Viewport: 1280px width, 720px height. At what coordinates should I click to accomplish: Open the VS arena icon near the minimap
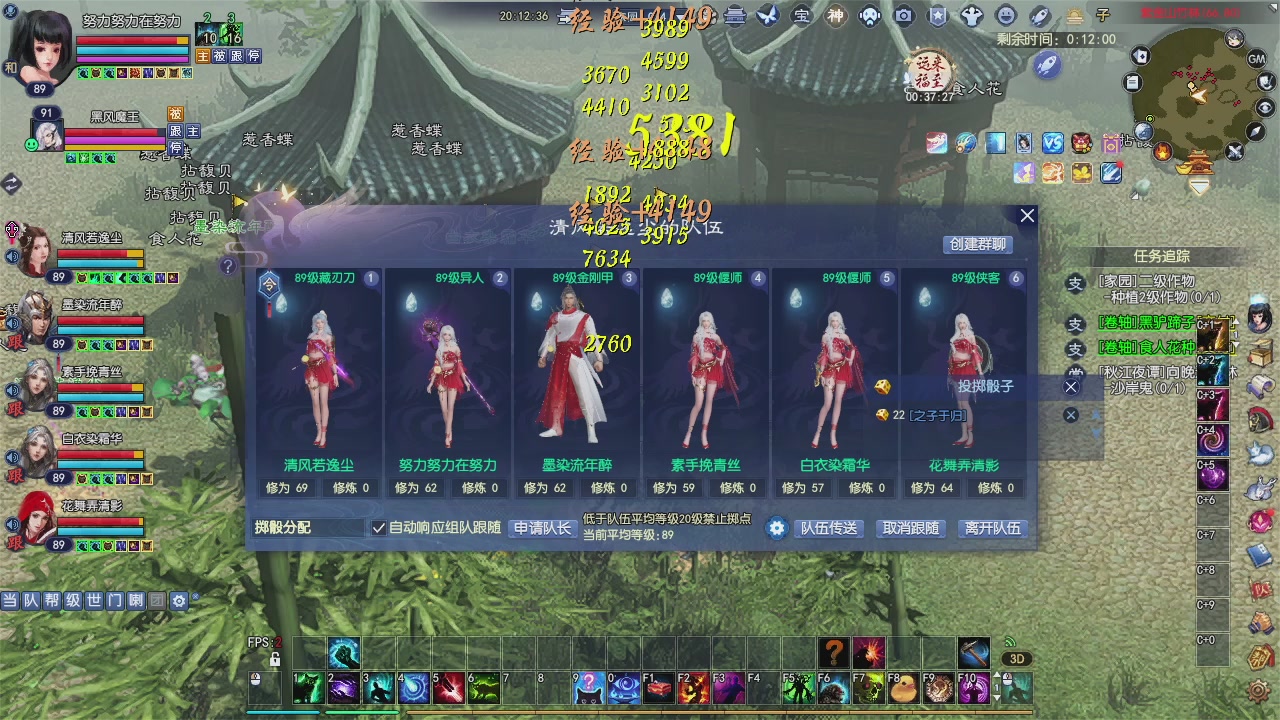click(1052, 143)
